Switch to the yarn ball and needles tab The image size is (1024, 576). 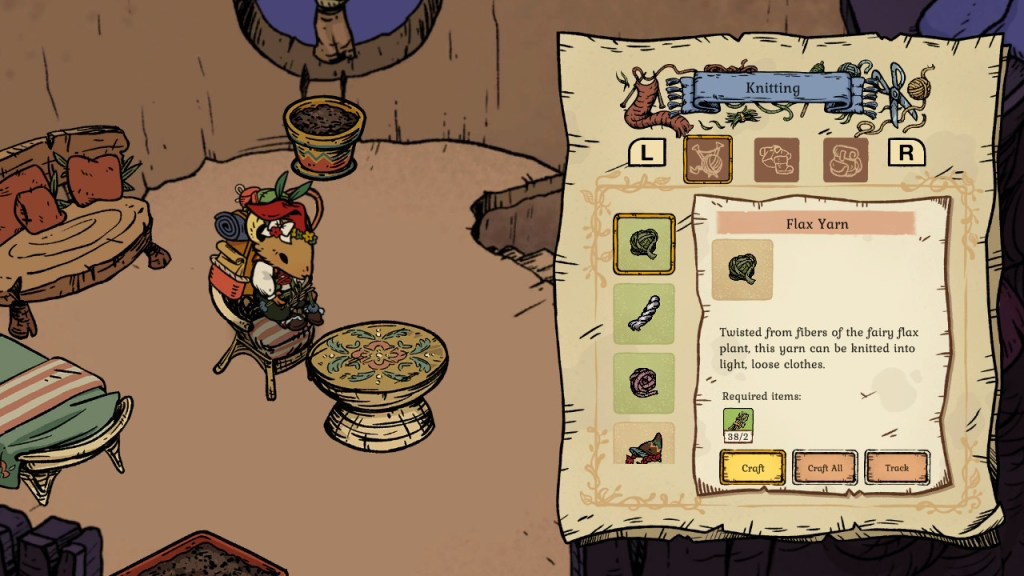tap(708, 159)
